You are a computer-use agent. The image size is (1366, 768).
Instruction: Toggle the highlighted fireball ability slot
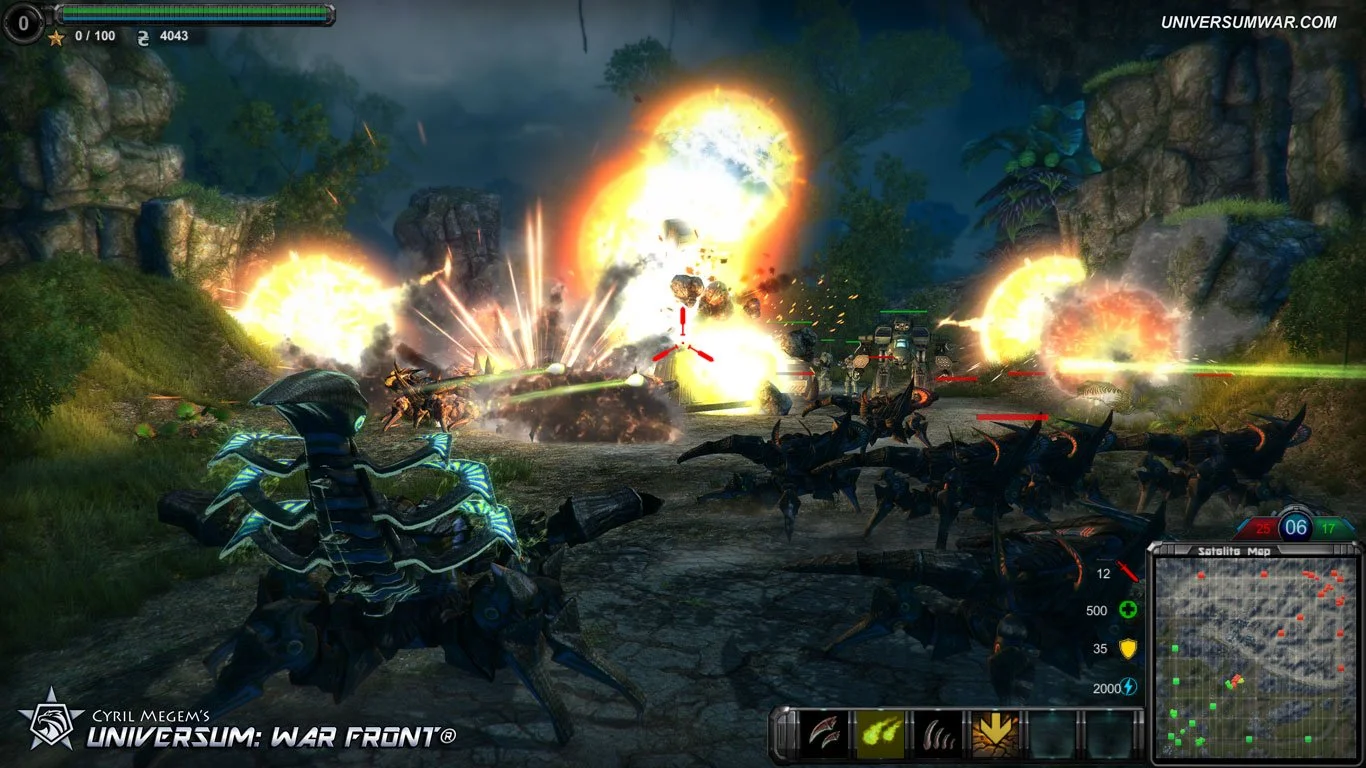tap(880, 730)
